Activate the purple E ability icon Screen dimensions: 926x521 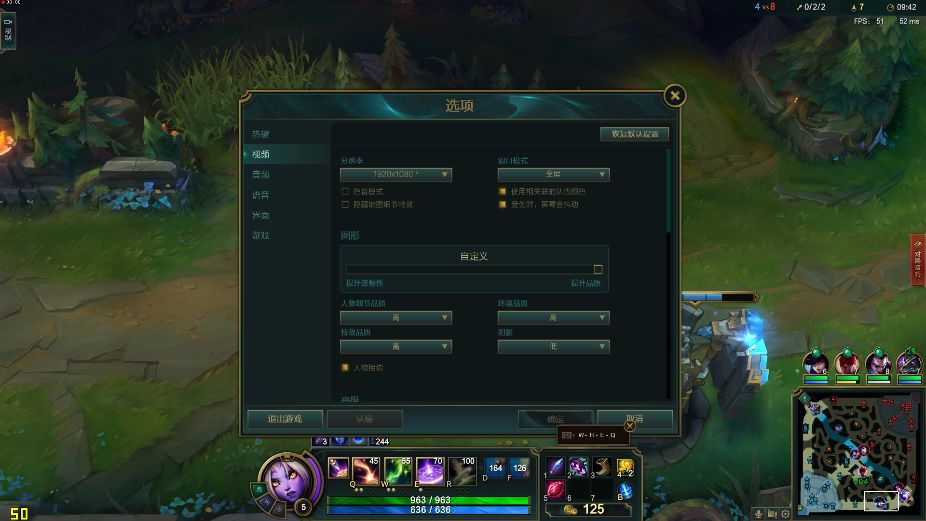(x=429, y=469)
